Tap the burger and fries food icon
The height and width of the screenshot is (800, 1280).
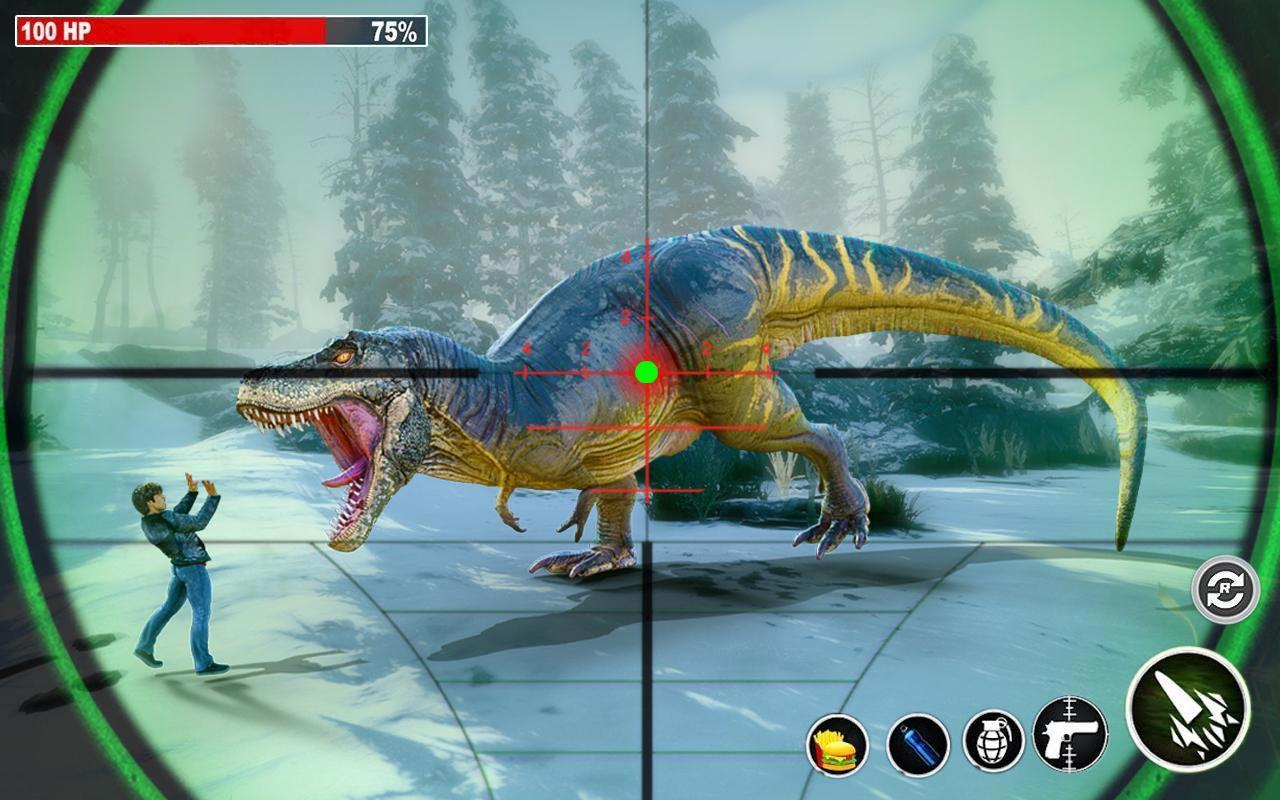[837, 745]
